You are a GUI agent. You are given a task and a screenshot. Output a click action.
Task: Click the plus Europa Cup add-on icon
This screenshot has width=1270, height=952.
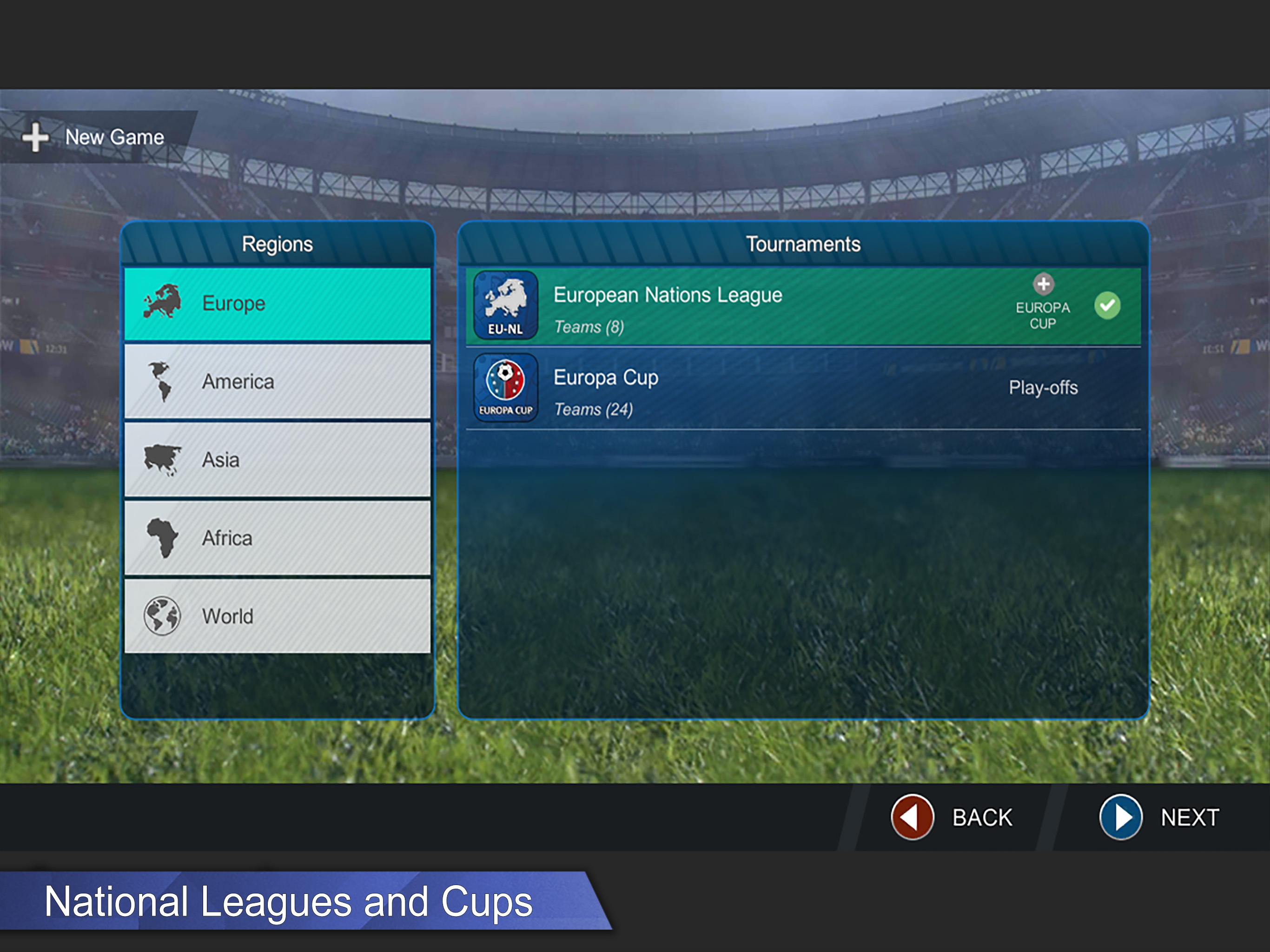tap(1043, 284)
